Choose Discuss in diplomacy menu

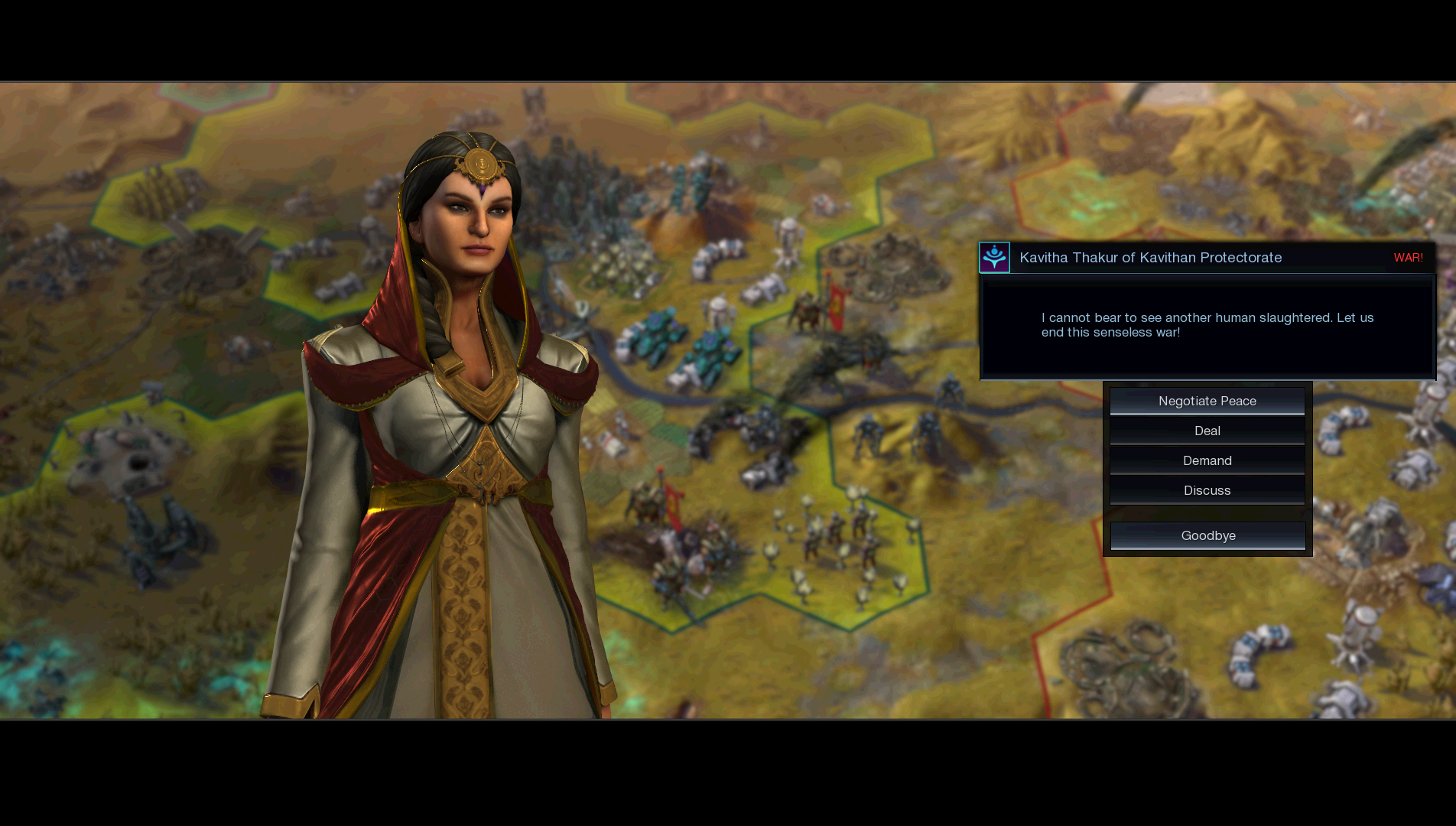pos(1207,490)
